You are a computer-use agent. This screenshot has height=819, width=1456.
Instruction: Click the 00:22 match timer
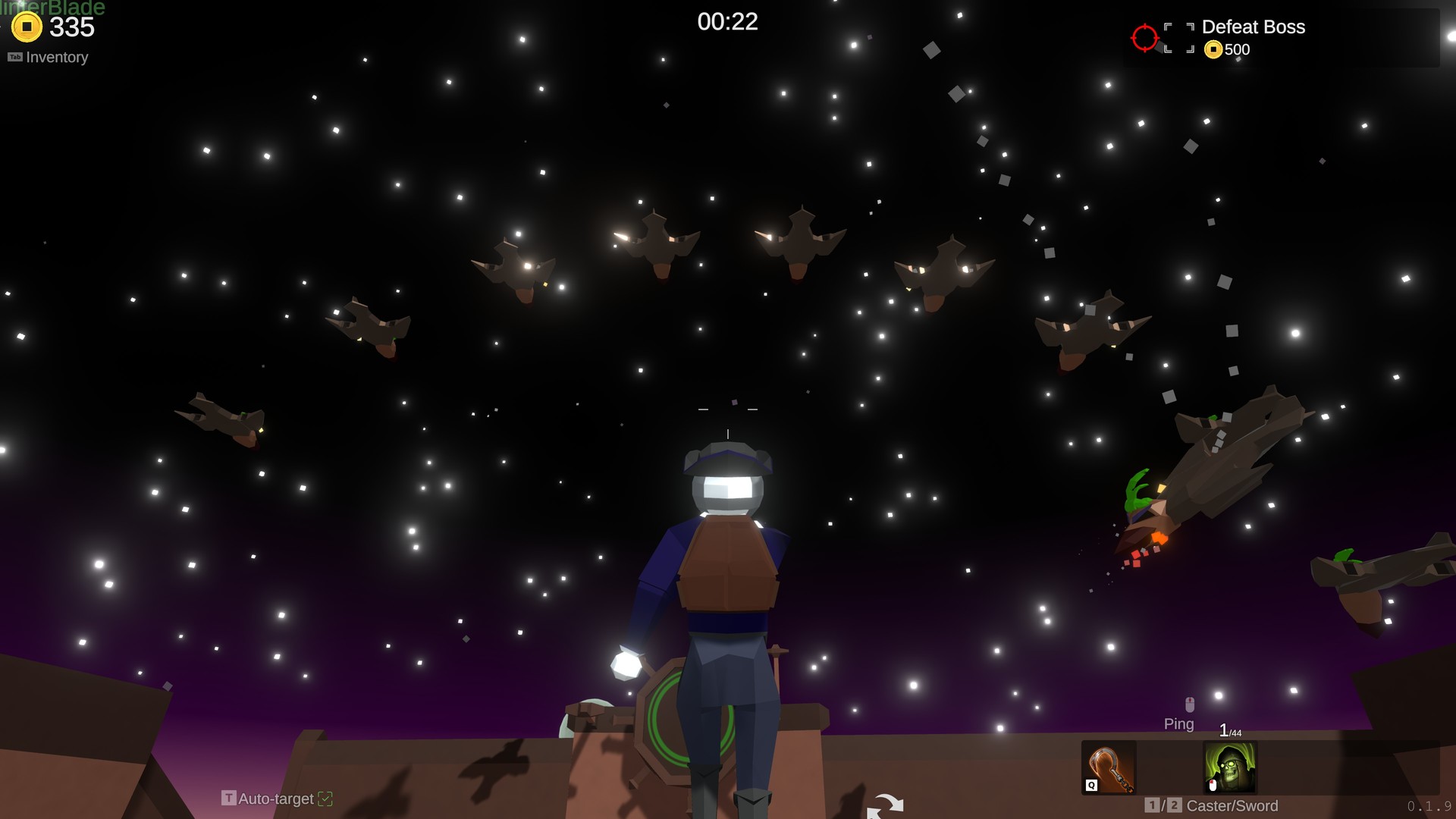coord(727,23)
